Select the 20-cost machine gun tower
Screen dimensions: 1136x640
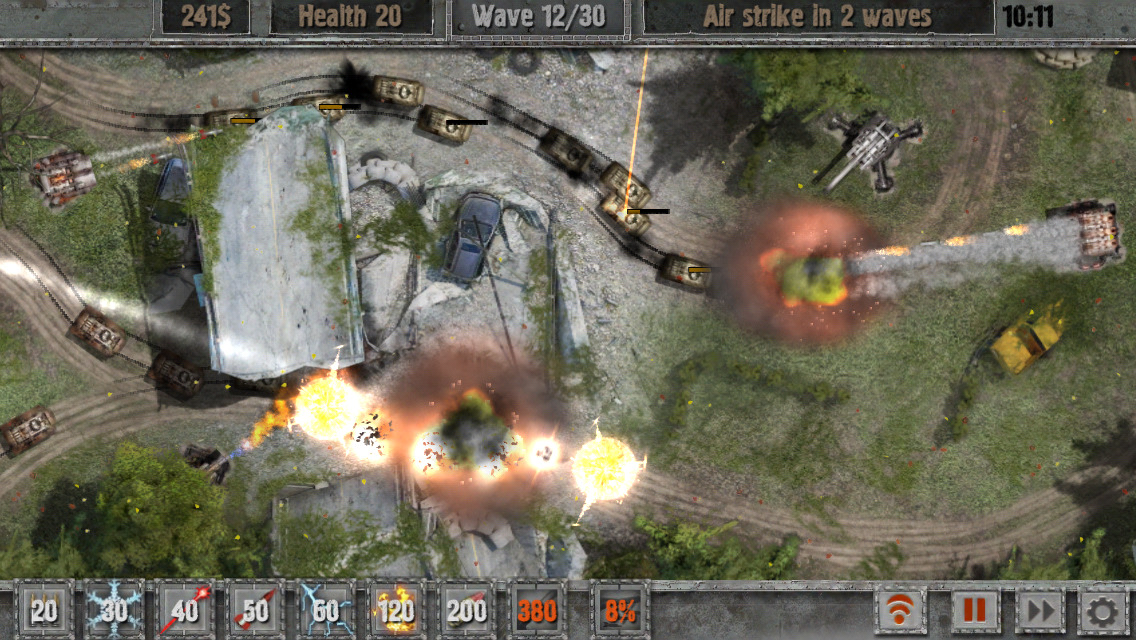pos(43,610)
